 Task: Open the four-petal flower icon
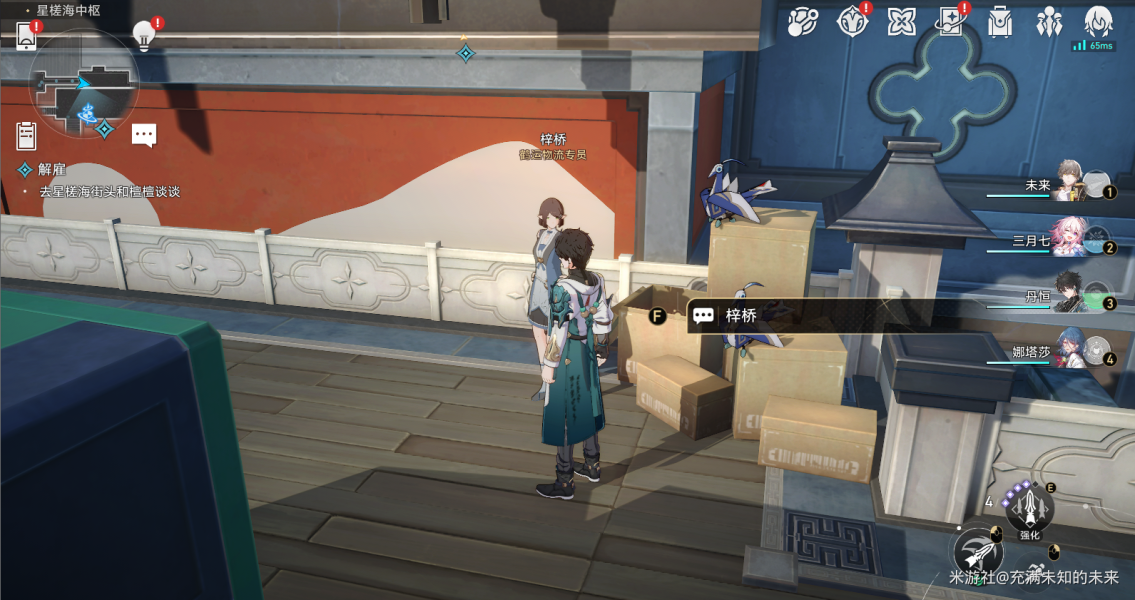(x=901, y=21)
